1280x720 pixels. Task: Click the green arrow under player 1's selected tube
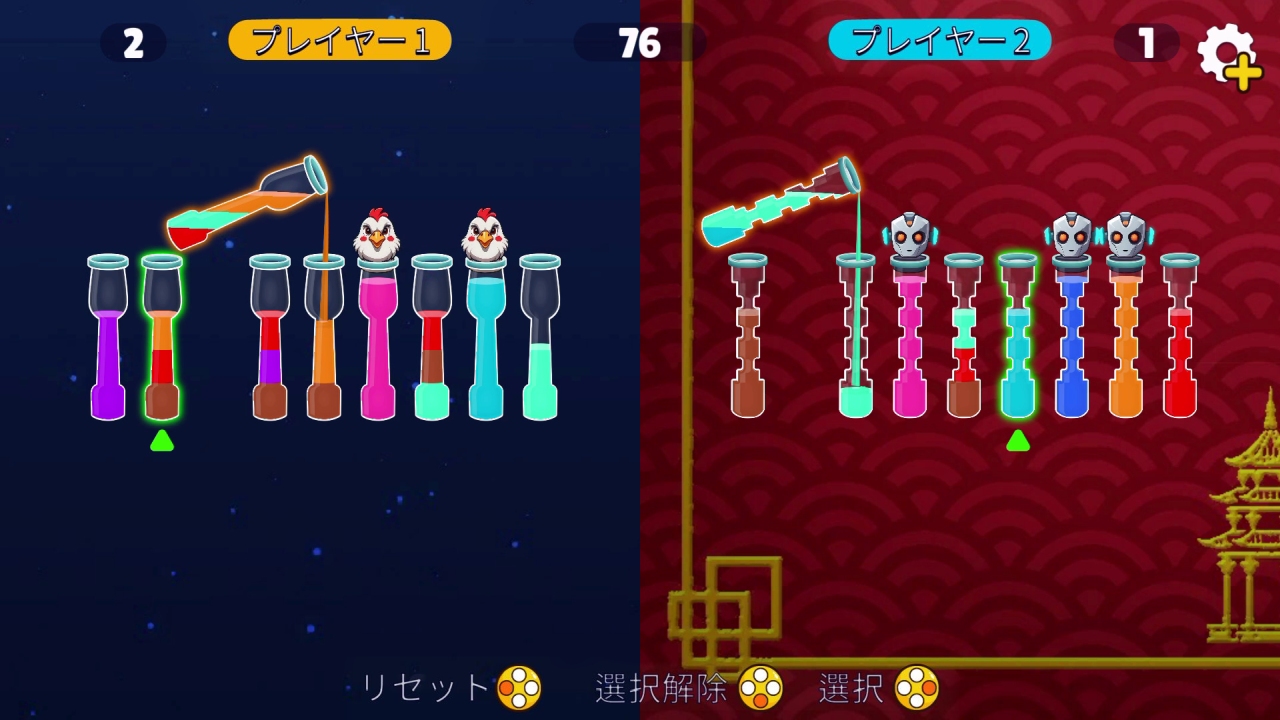point(162,440)
